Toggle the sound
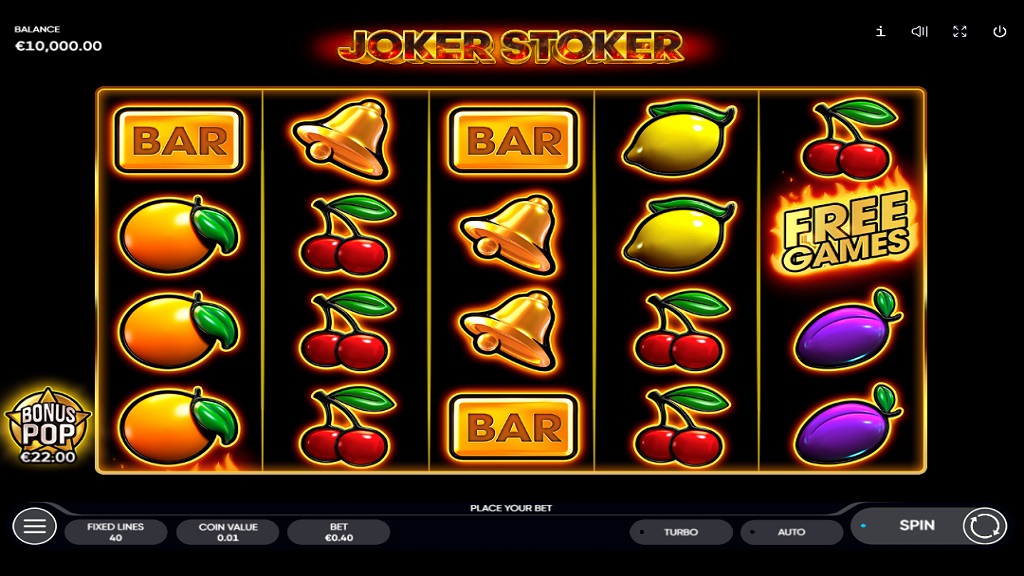 click(920, 31)
